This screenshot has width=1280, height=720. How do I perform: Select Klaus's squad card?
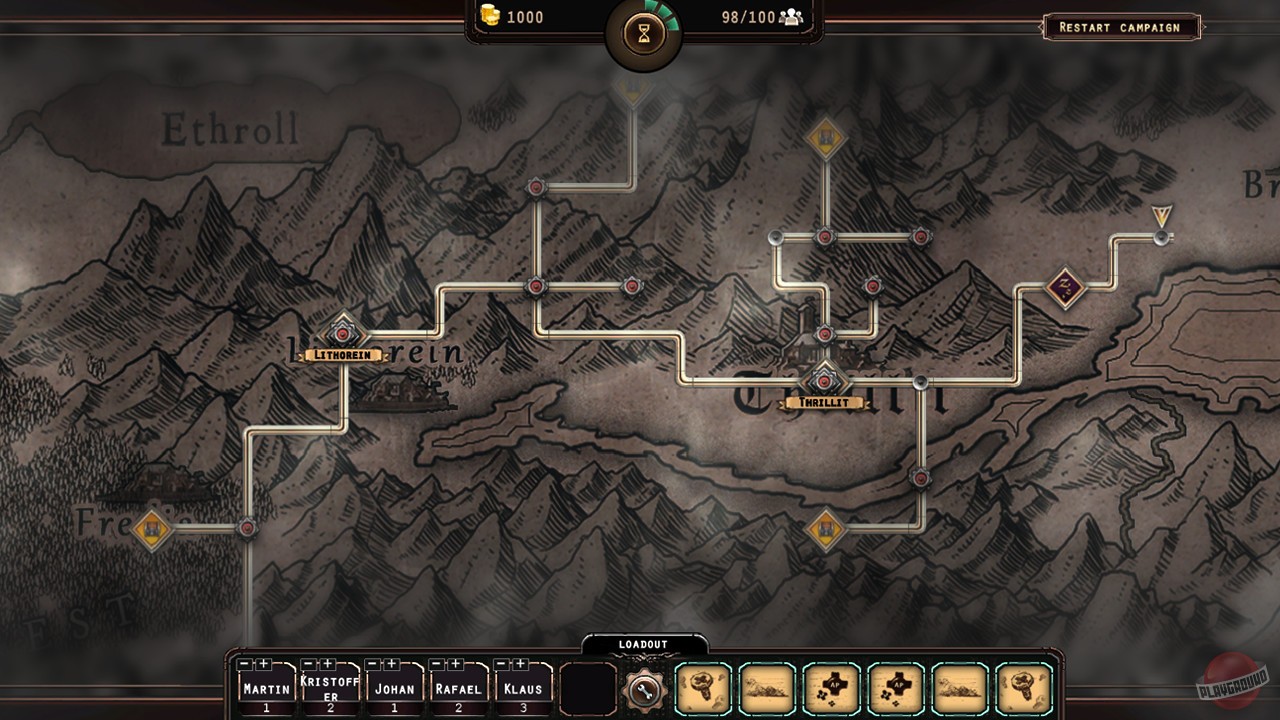[x=522, y=692]
